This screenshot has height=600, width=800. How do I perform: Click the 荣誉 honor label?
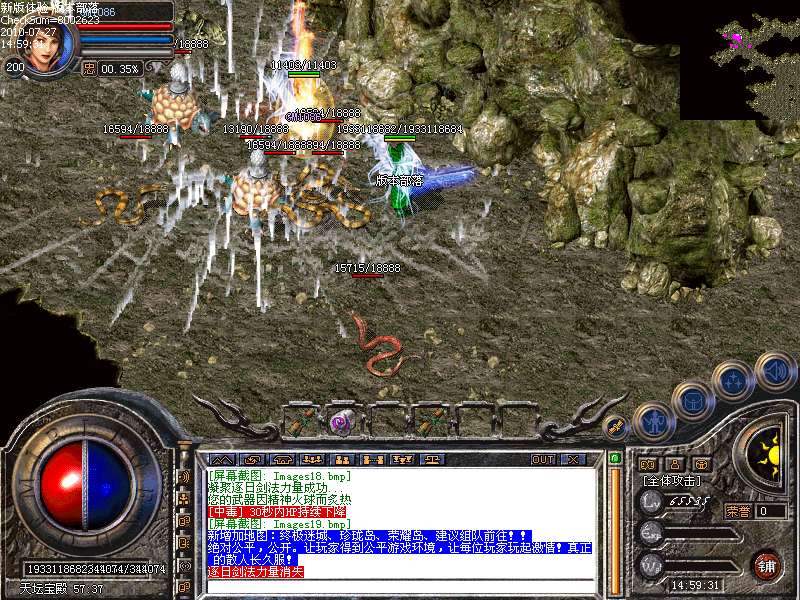pos(738,511)
